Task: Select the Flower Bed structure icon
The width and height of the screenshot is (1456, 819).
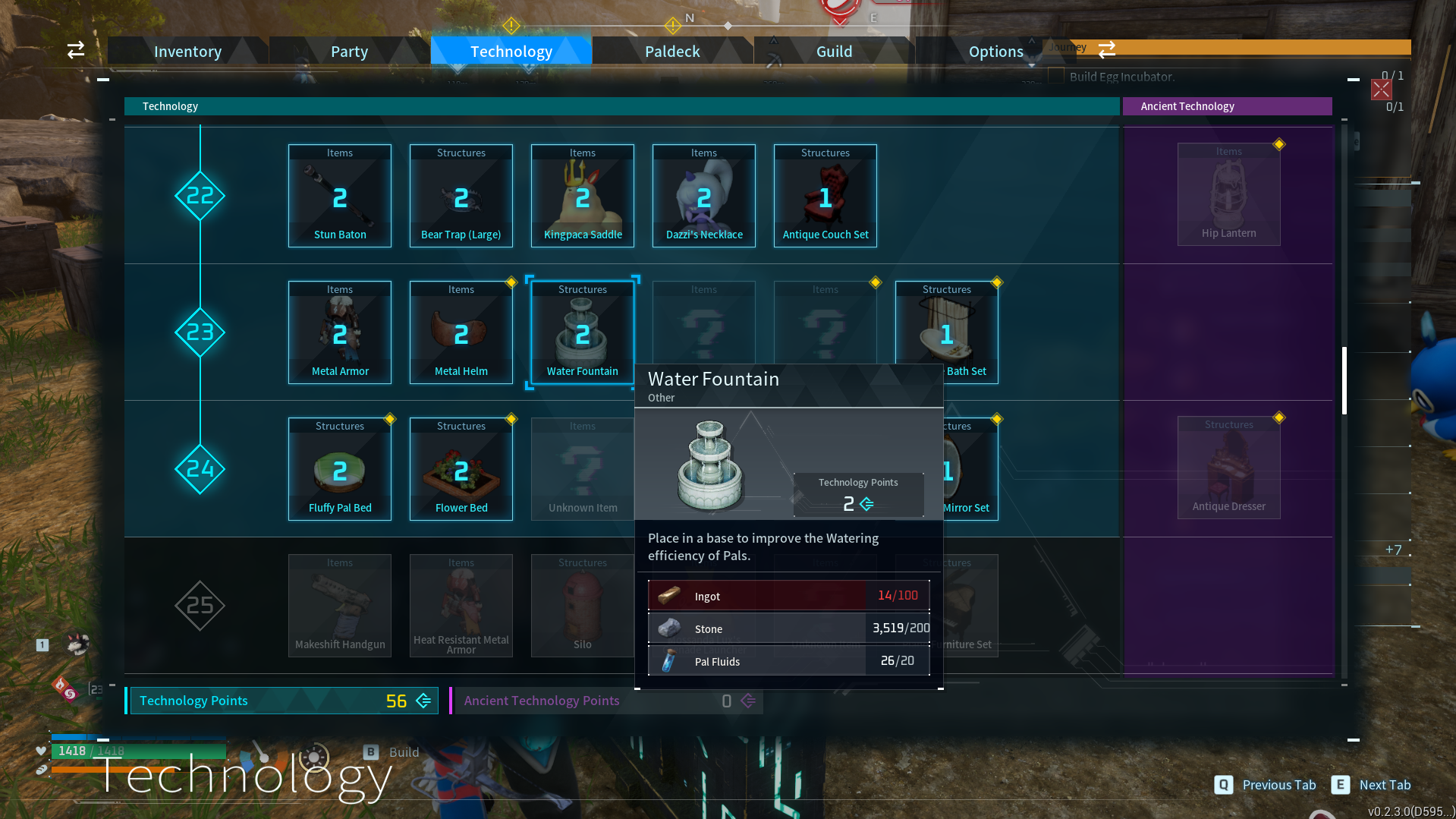Action: pyautogui.click(x=461, y=468)
